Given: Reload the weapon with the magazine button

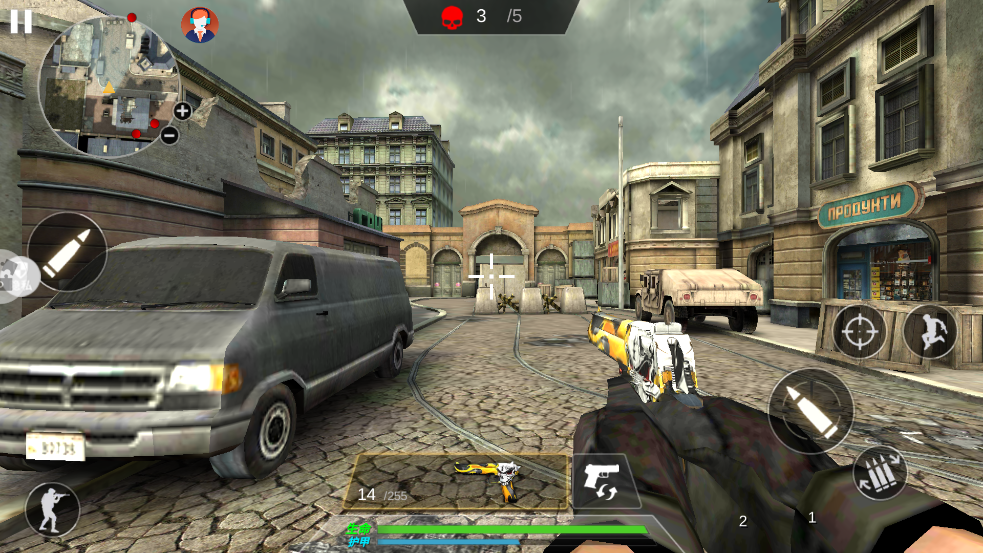Looking at the screenshot, I should pos(880,473).
